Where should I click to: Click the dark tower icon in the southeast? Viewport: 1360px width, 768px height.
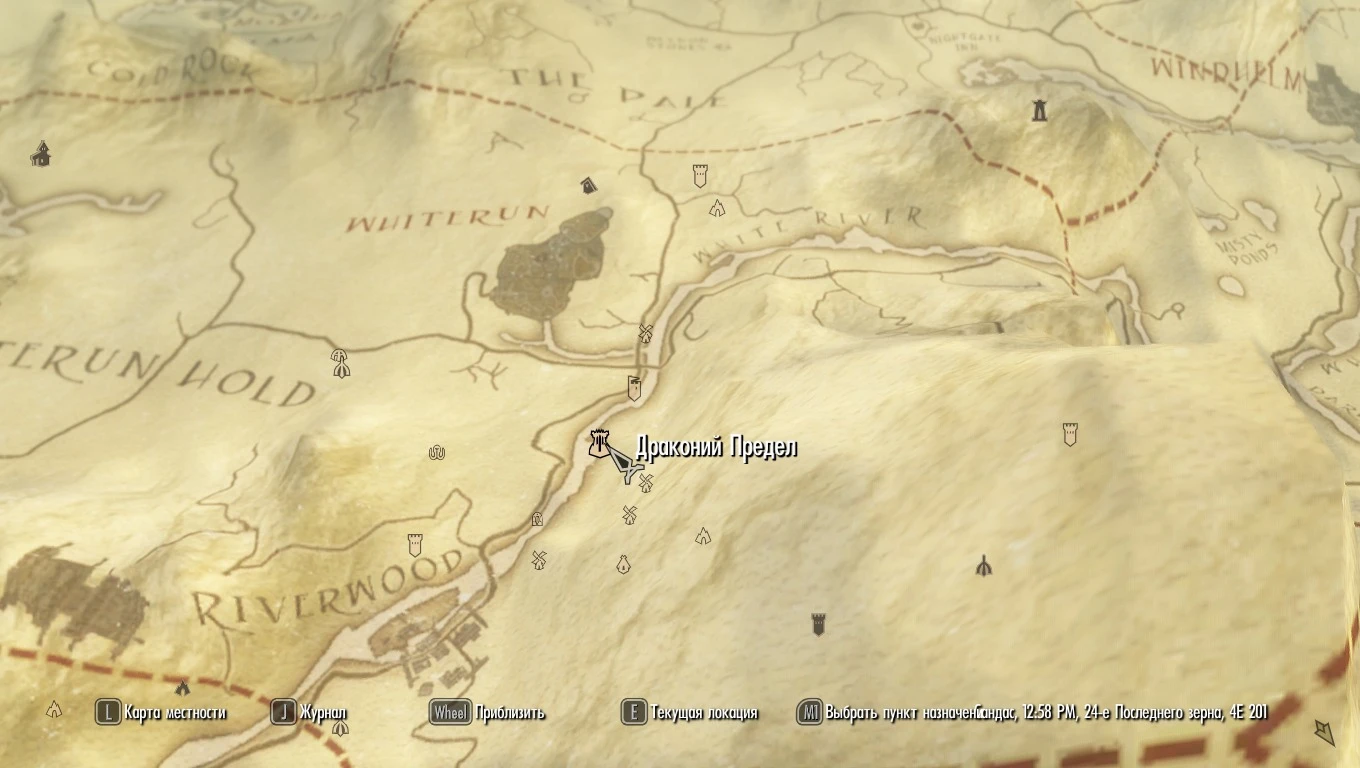(817, 620)
